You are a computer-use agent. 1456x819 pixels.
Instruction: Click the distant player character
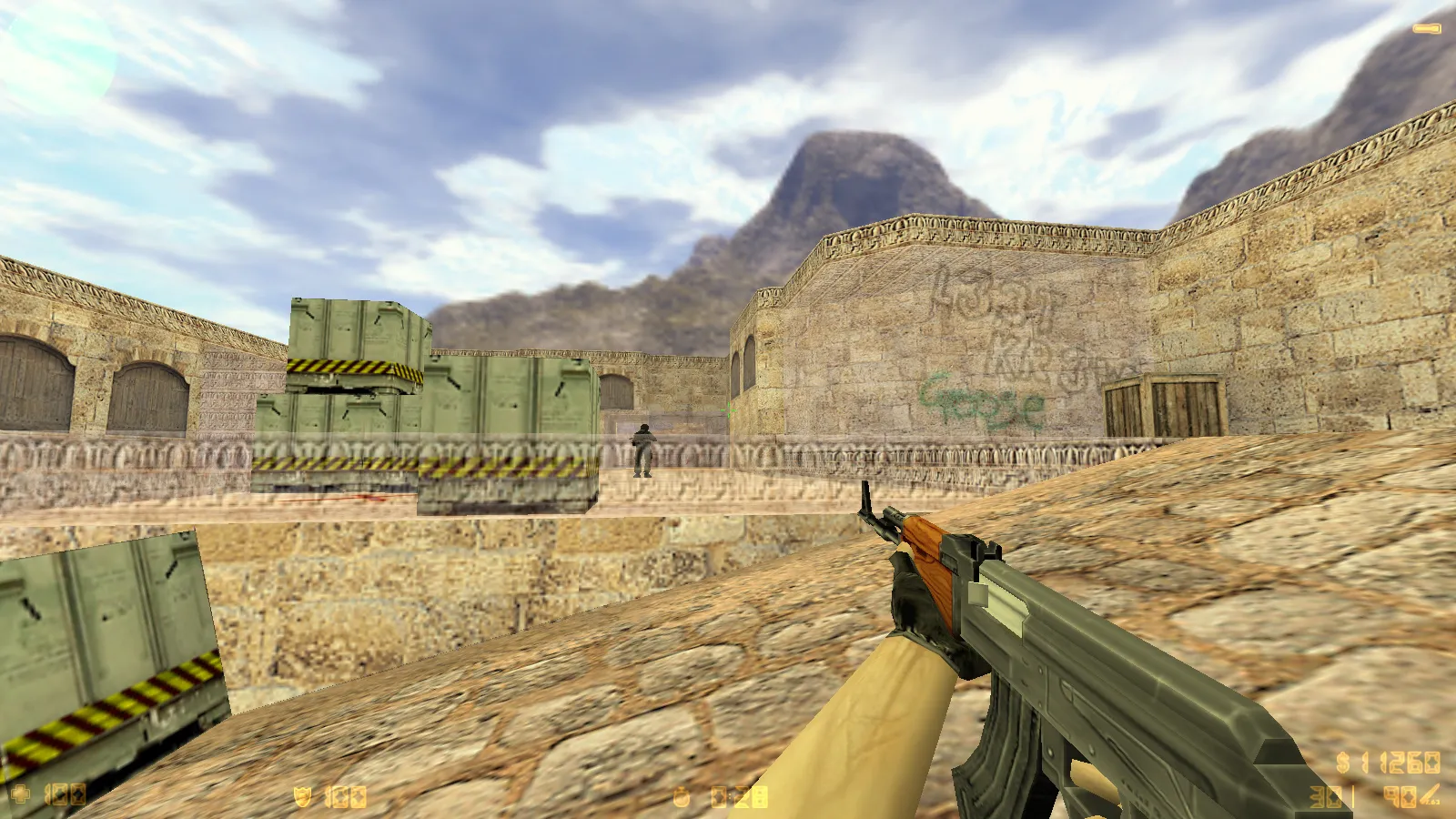coord(643,450)
